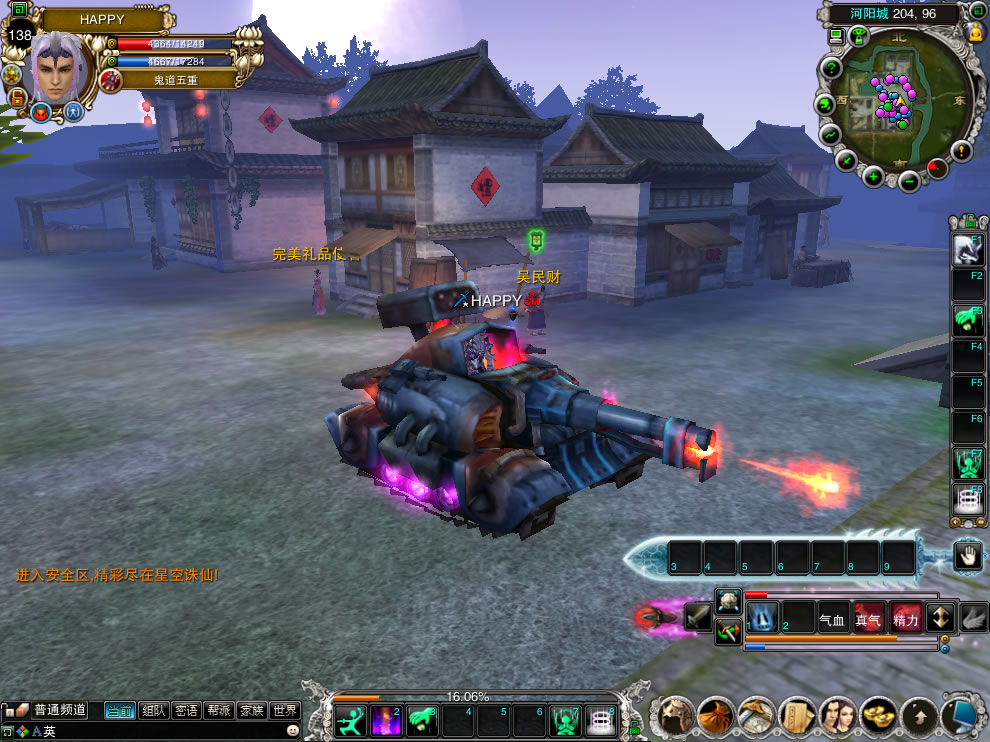The height and width of the screenshot is (742, 990).
Task: Select the 气血 health button
Action: tap(833, 618)
